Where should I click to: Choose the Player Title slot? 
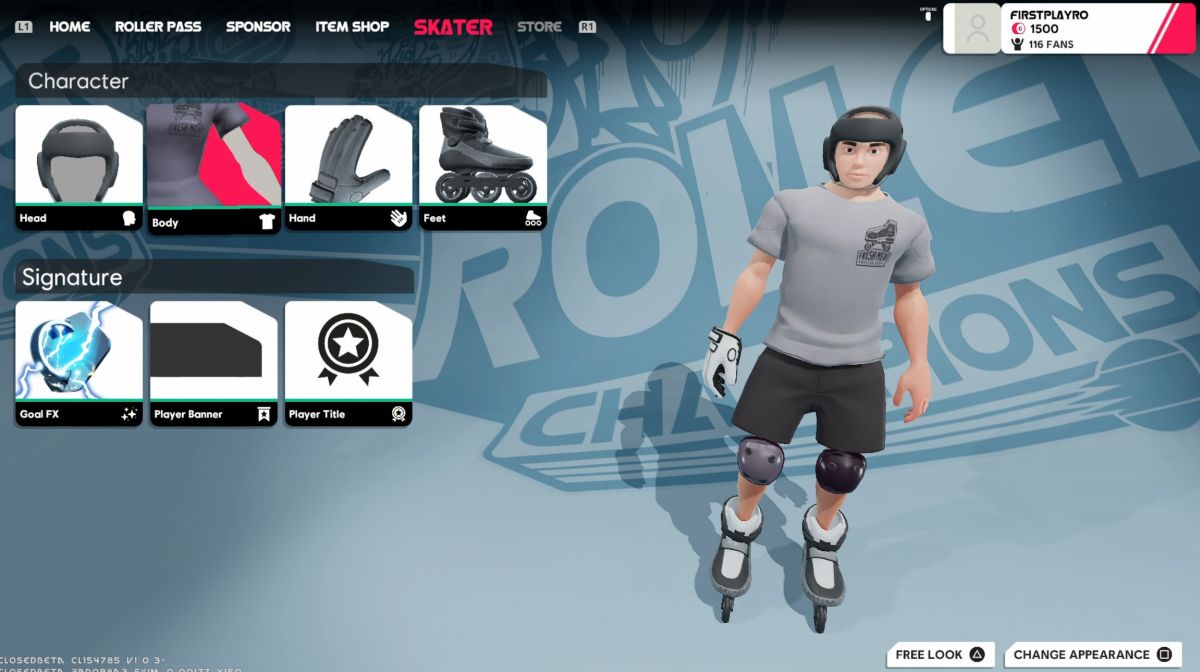(348, 363)
